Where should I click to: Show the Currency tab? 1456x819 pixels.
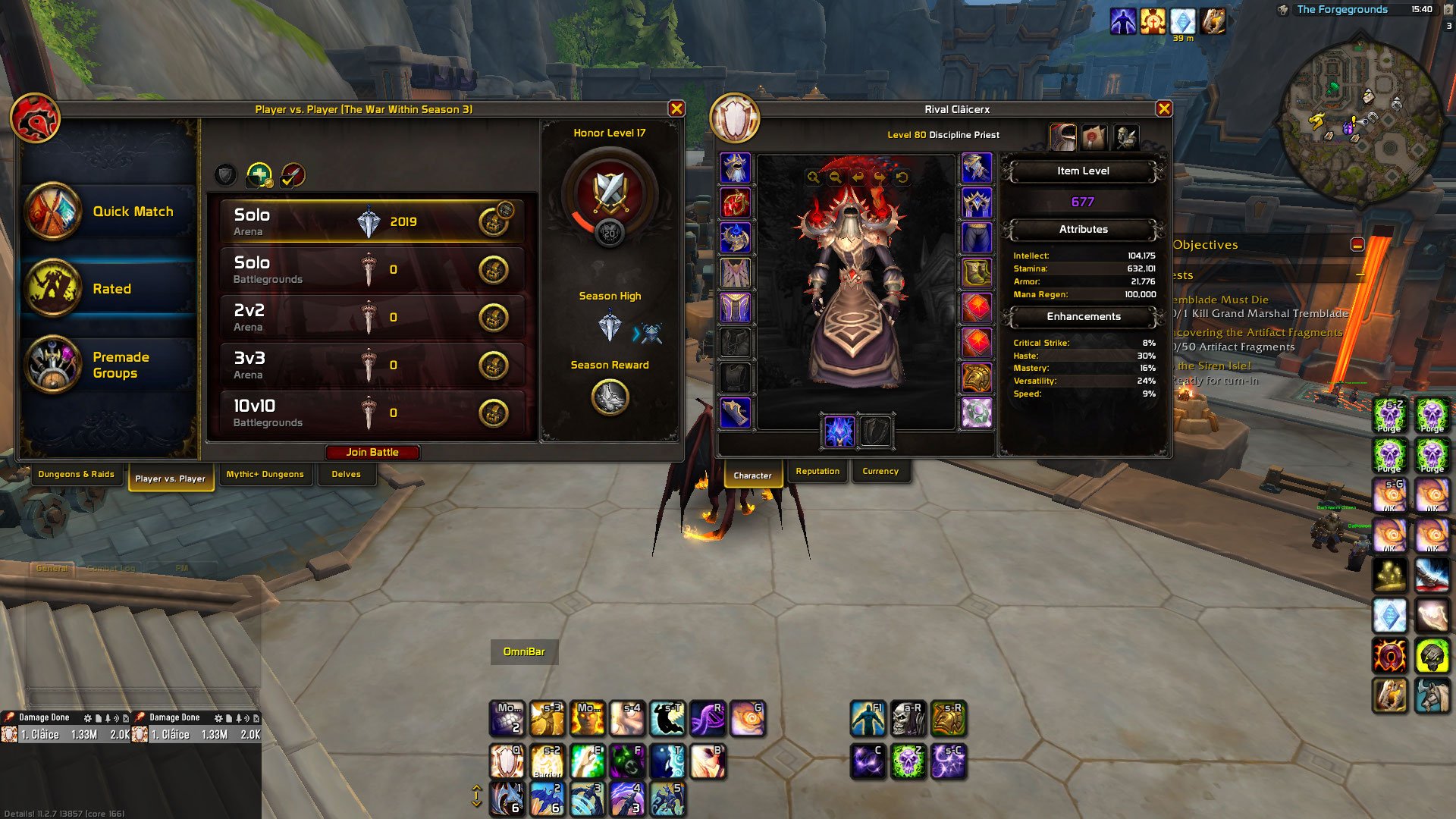coord(880,472)
